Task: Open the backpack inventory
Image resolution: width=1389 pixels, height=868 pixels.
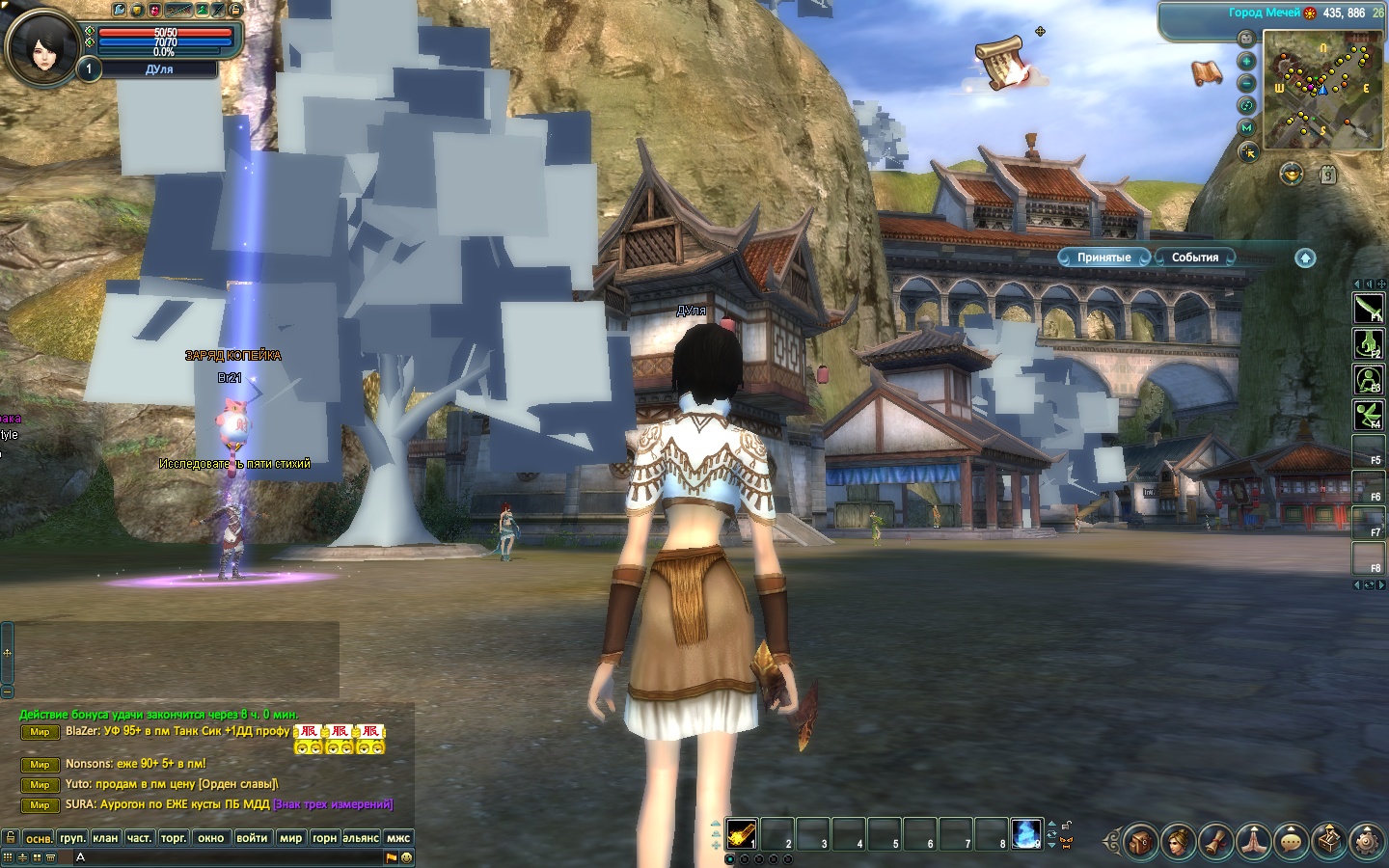Action: [x=1140, y=841]
